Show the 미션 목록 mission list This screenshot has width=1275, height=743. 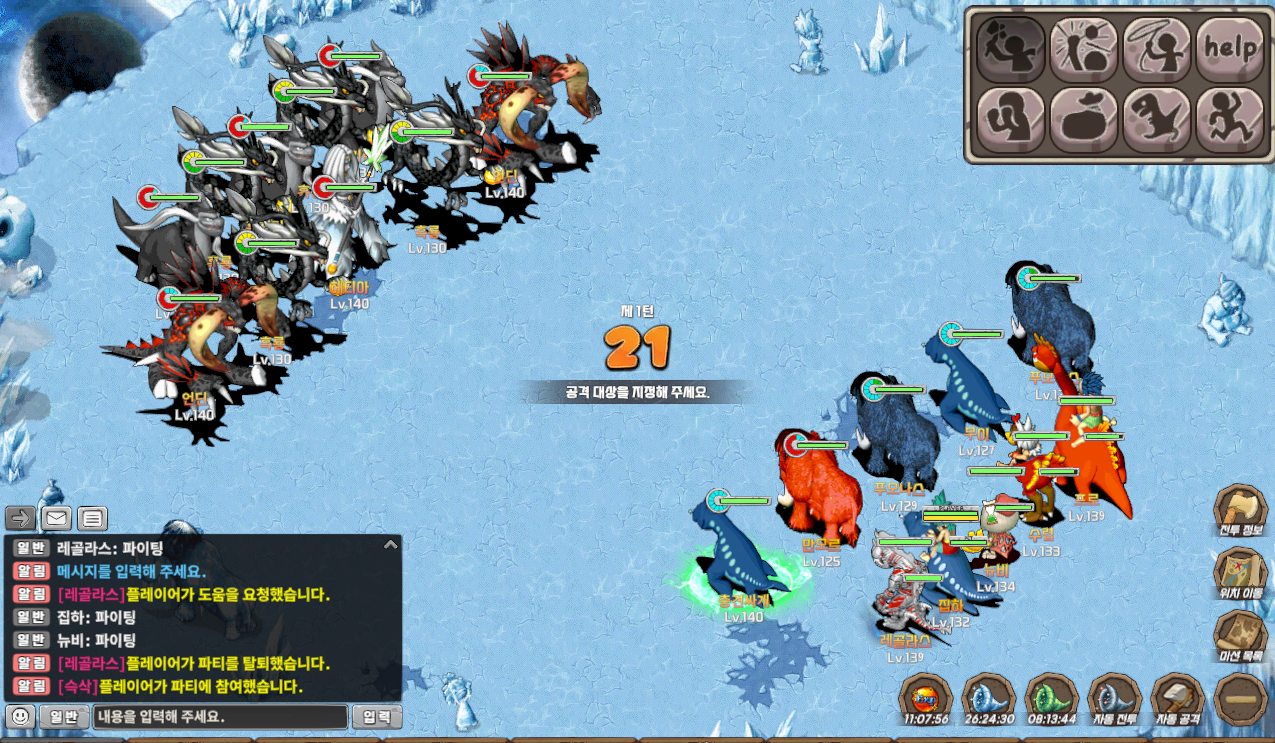pyautogui.click(x=1241, y=639)
